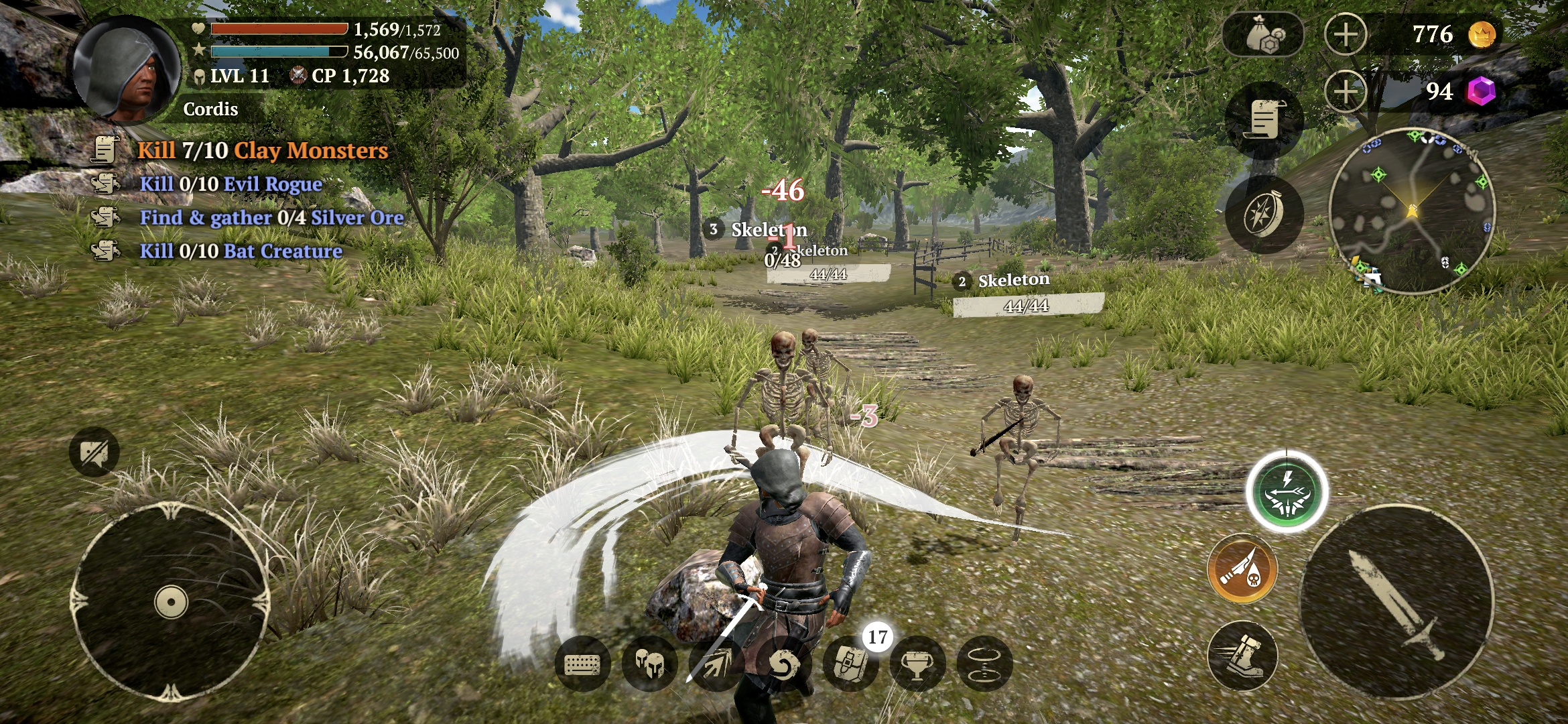This screenshot has width=1568, height=724.
Task: Trigger the boot sprint button
Action: (1242, 656)
